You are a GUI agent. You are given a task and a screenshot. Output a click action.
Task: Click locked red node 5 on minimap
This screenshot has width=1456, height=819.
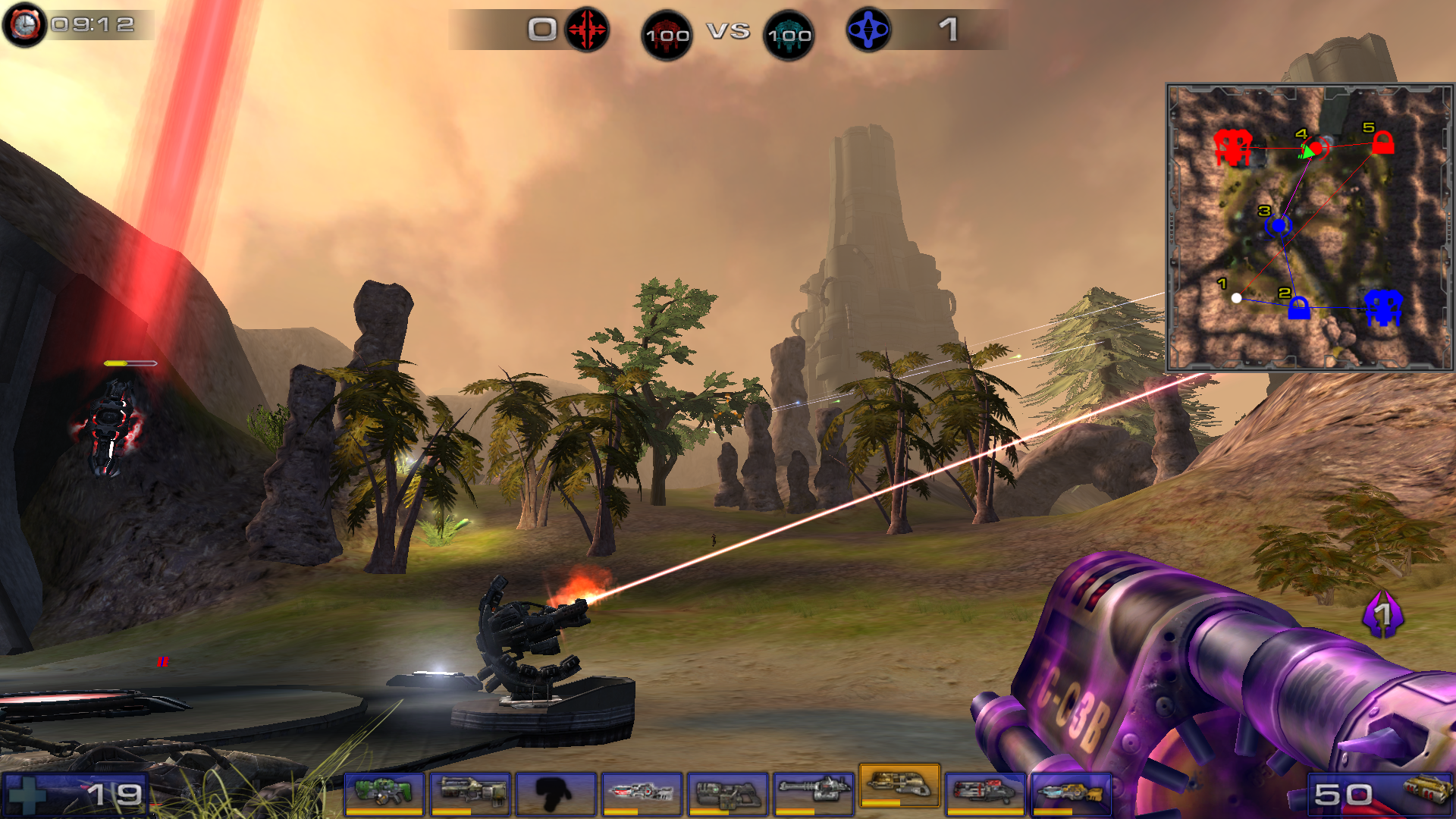(x=1382, y=143)
